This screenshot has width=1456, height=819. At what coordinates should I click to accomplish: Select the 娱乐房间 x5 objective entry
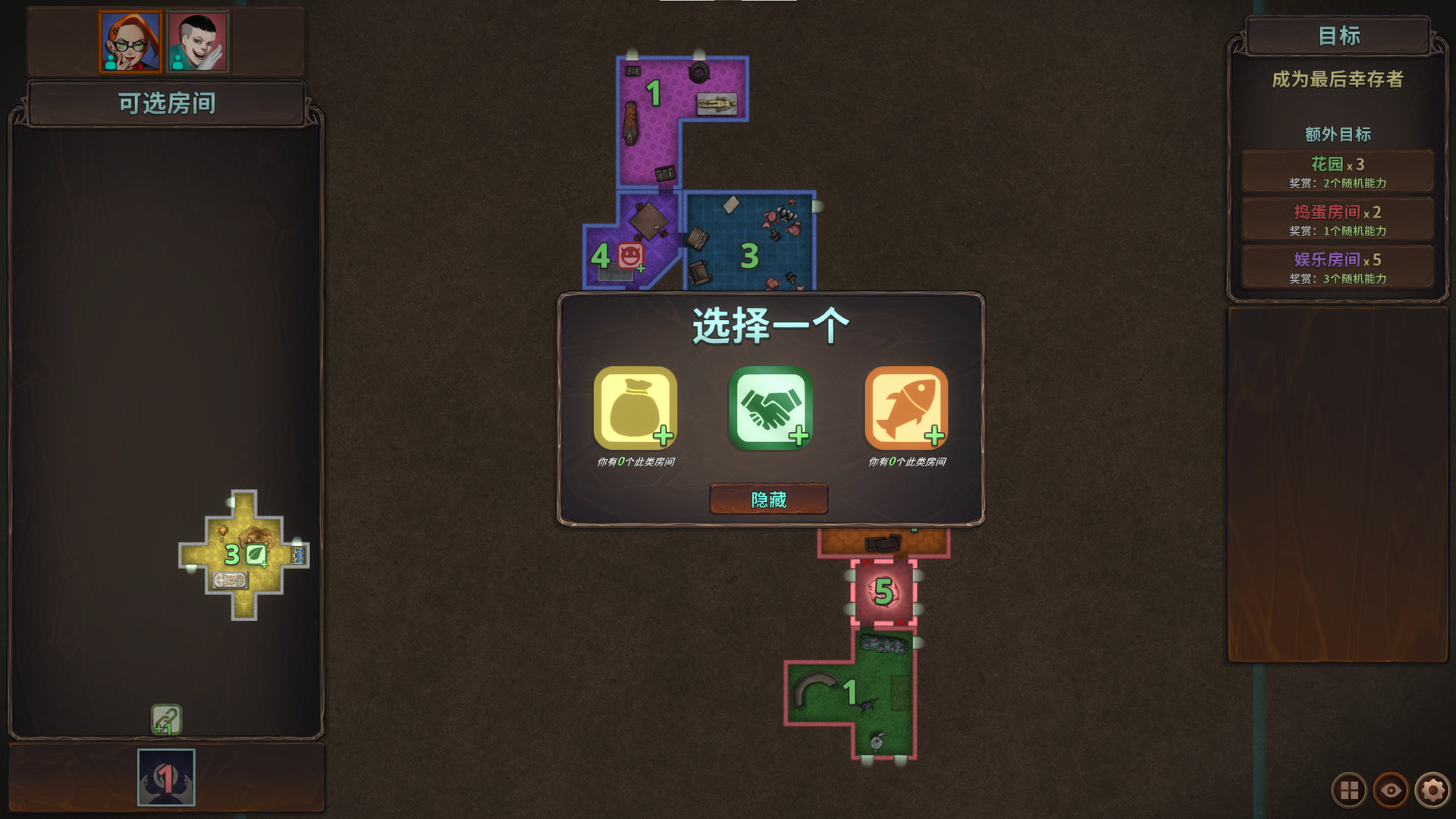coord(1337,267)
